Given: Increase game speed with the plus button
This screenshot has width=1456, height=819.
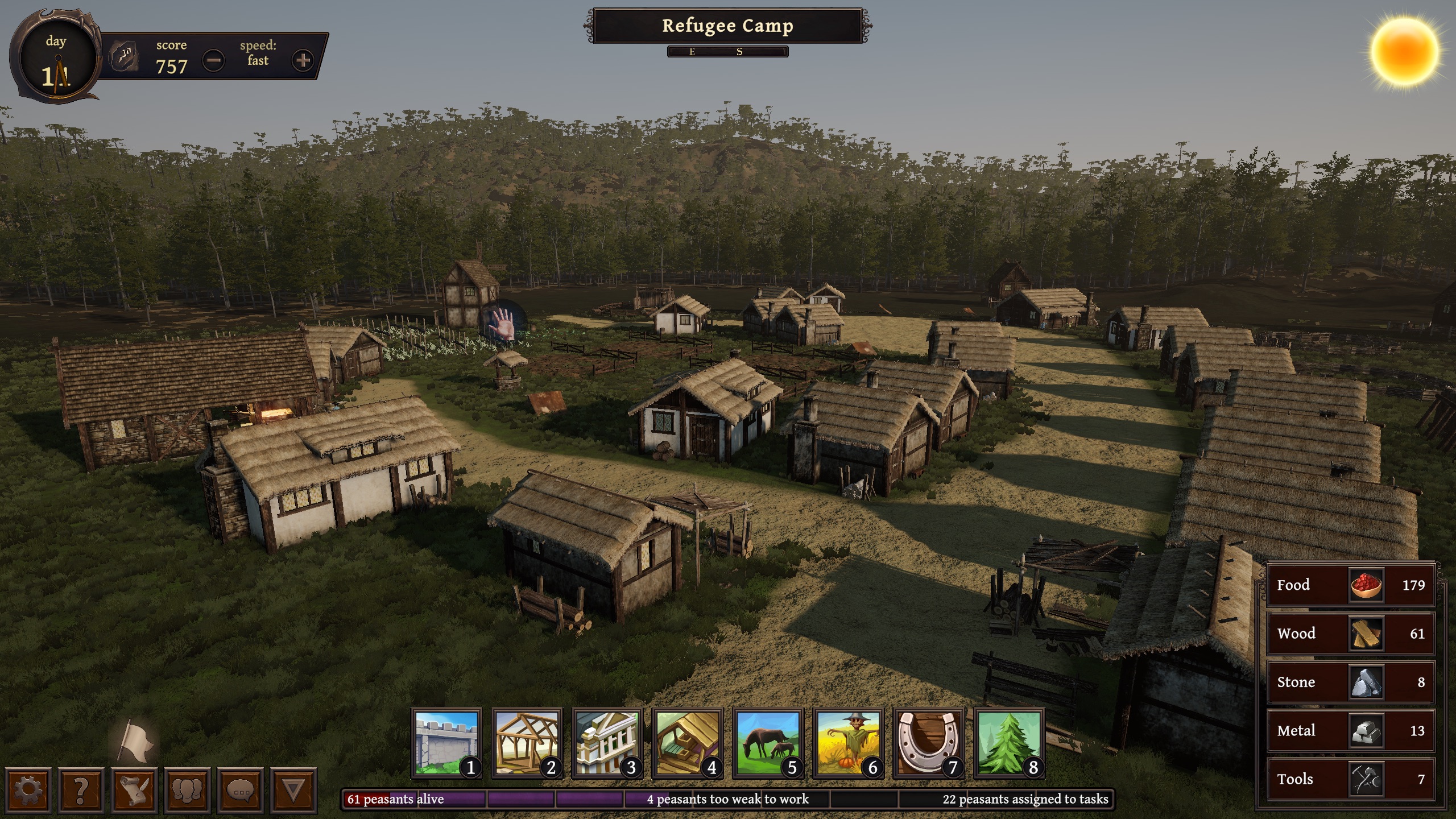Looking at the screenshot, I should 303,60.
